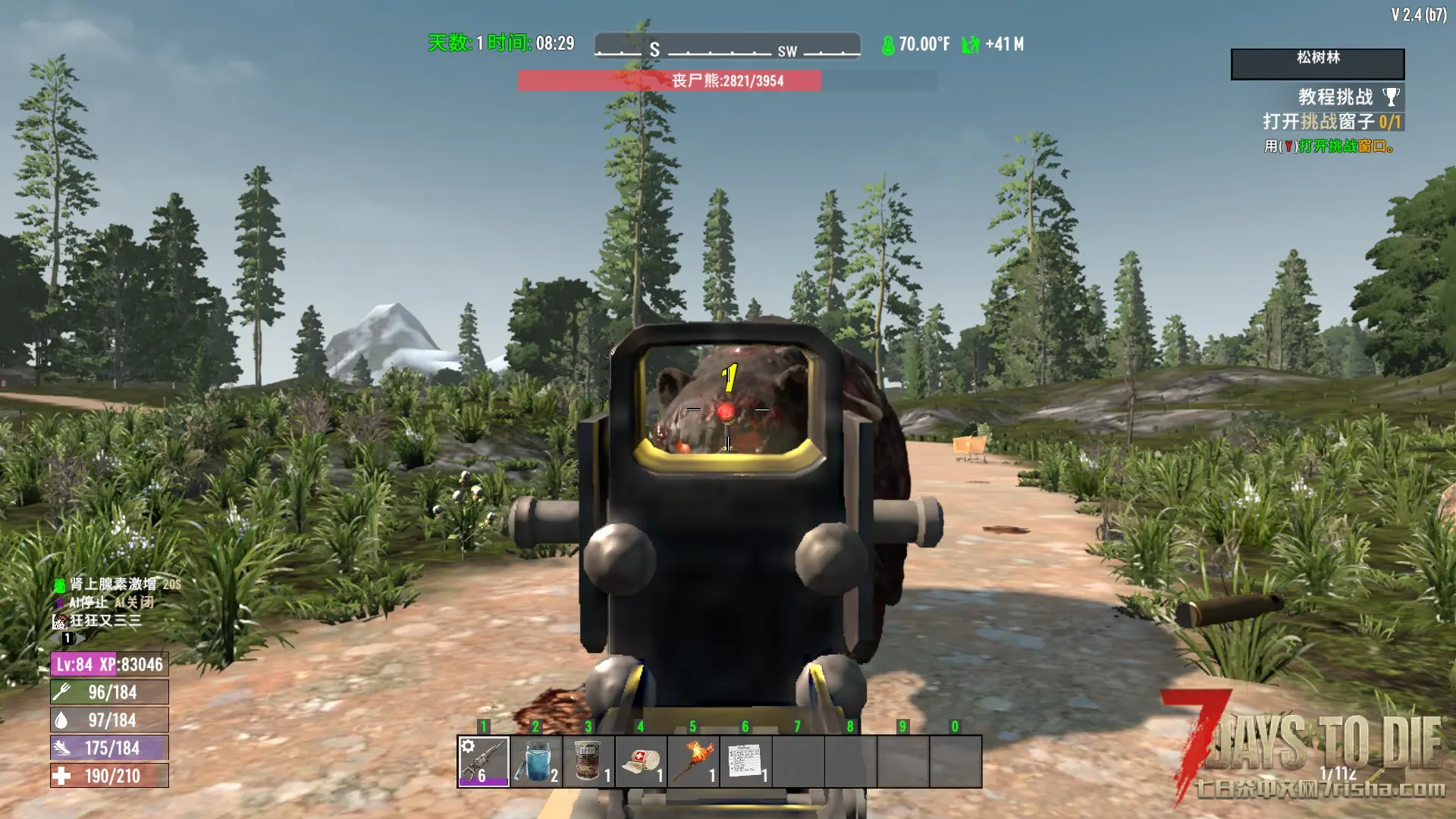Equip the burning torch from the hotbar

(693, 761)
